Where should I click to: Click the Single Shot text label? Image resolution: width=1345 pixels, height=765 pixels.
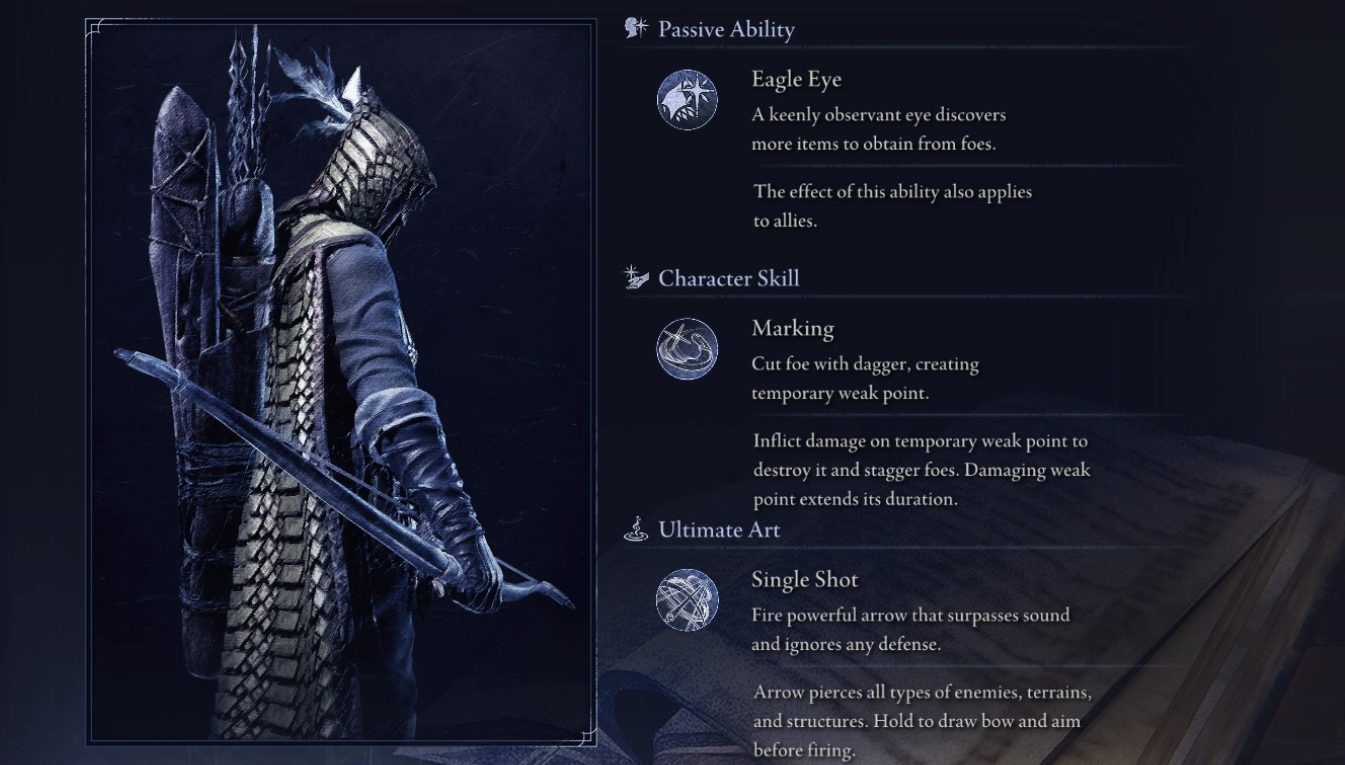point(806,579)
